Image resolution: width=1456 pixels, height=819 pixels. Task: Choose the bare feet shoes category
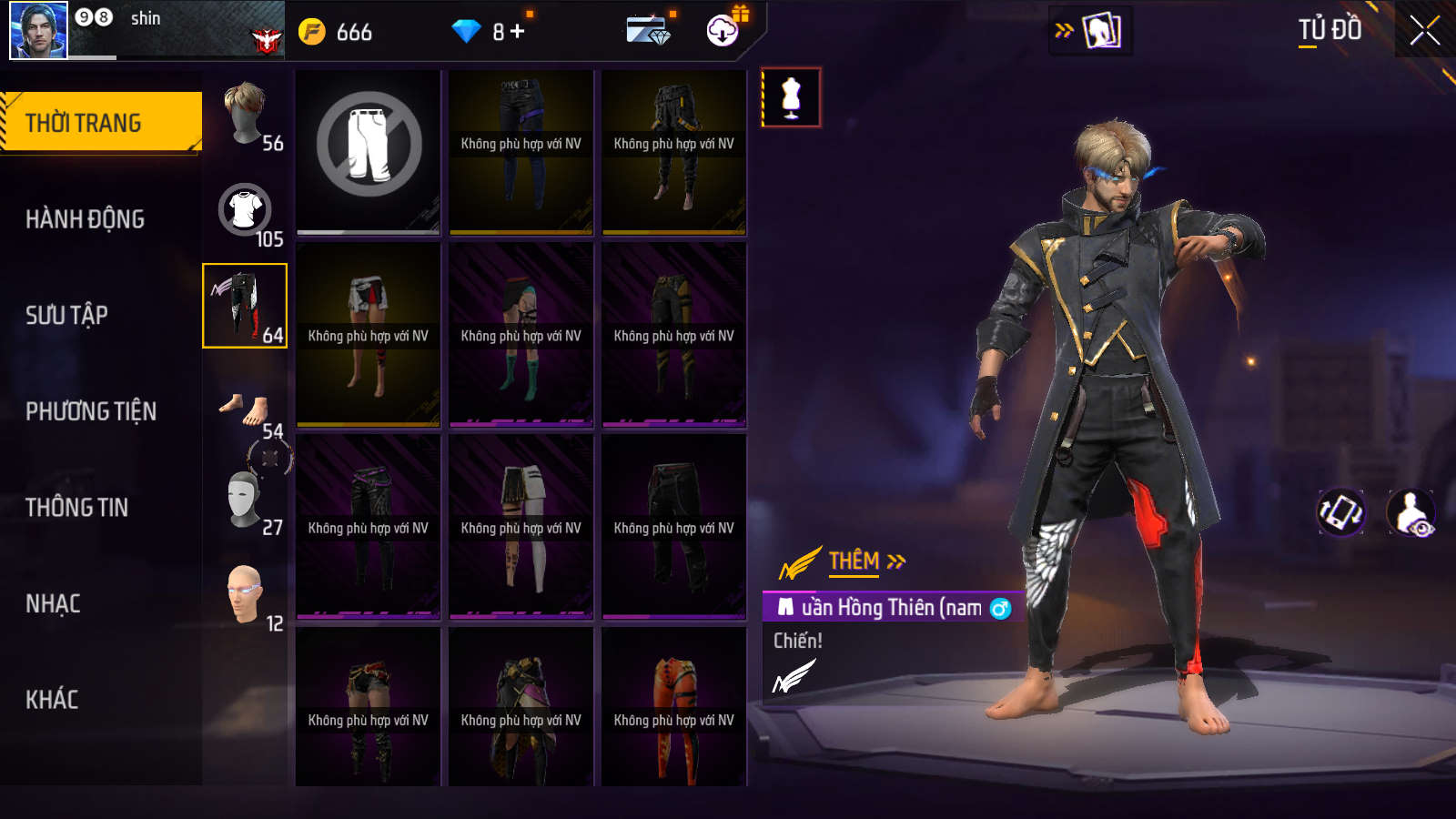246,409
